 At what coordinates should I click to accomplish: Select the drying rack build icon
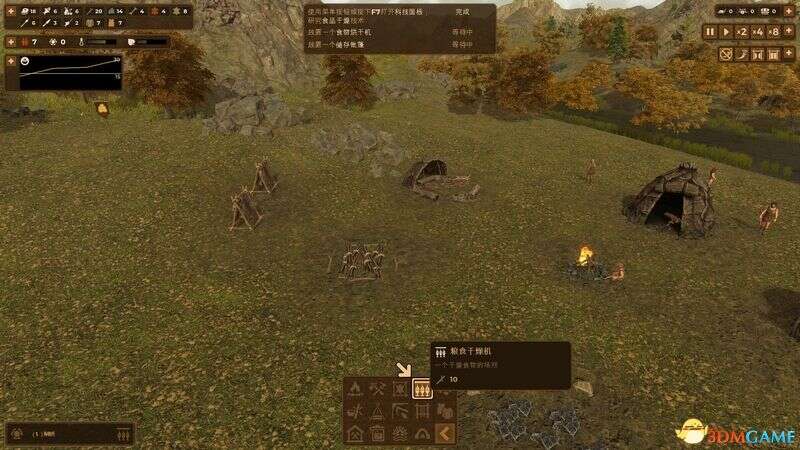422,411
